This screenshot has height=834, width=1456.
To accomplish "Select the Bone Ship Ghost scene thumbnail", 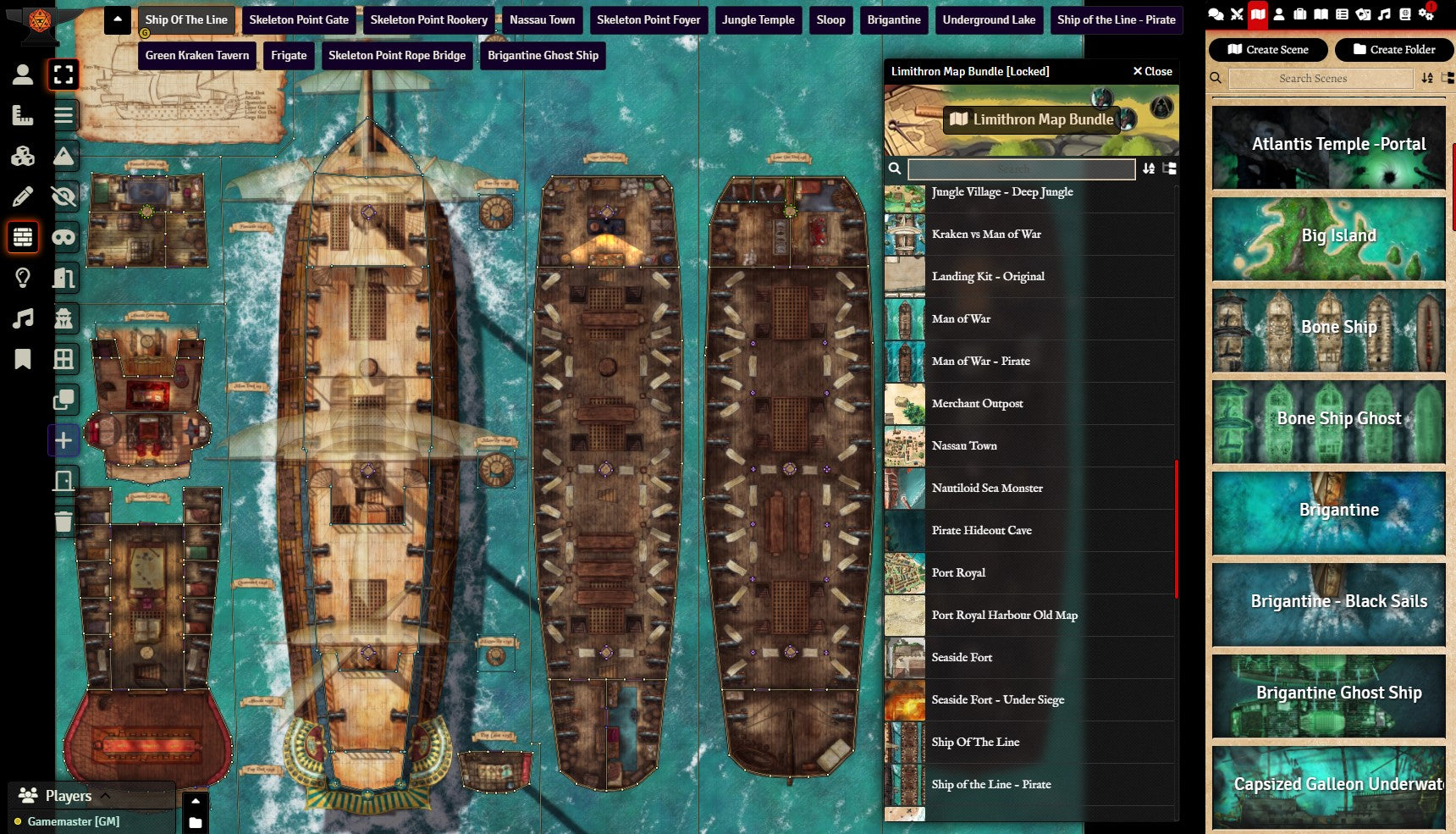I will click(x=1328, y=420).
